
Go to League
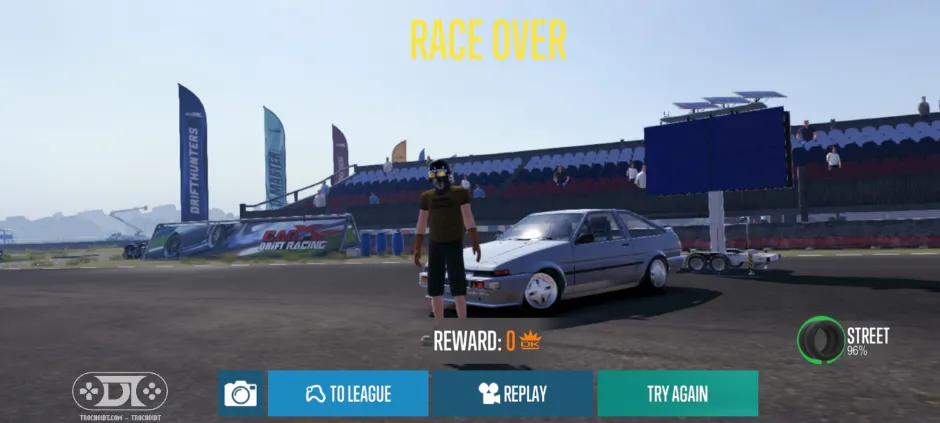pos(348,393)
